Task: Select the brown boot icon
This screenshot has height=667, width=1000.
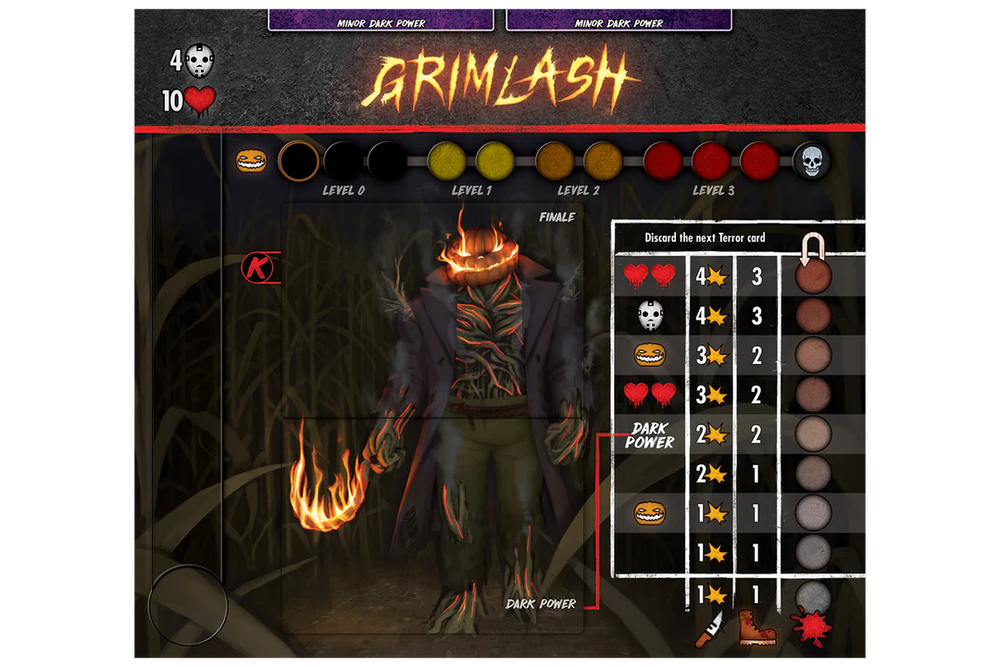Action: (x=759, y=628)
